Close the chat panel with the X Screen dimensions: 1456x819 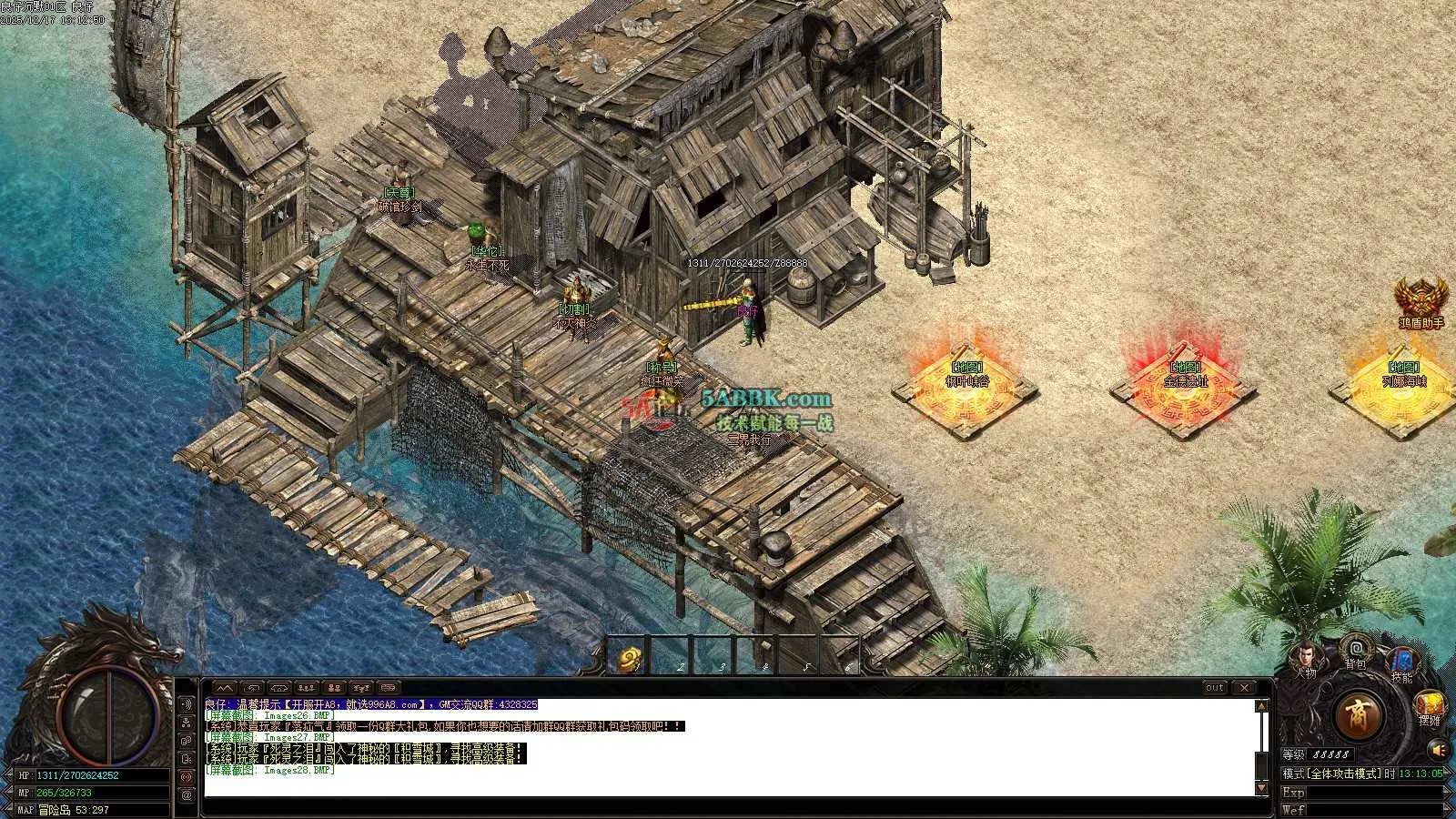point(1244,688)
